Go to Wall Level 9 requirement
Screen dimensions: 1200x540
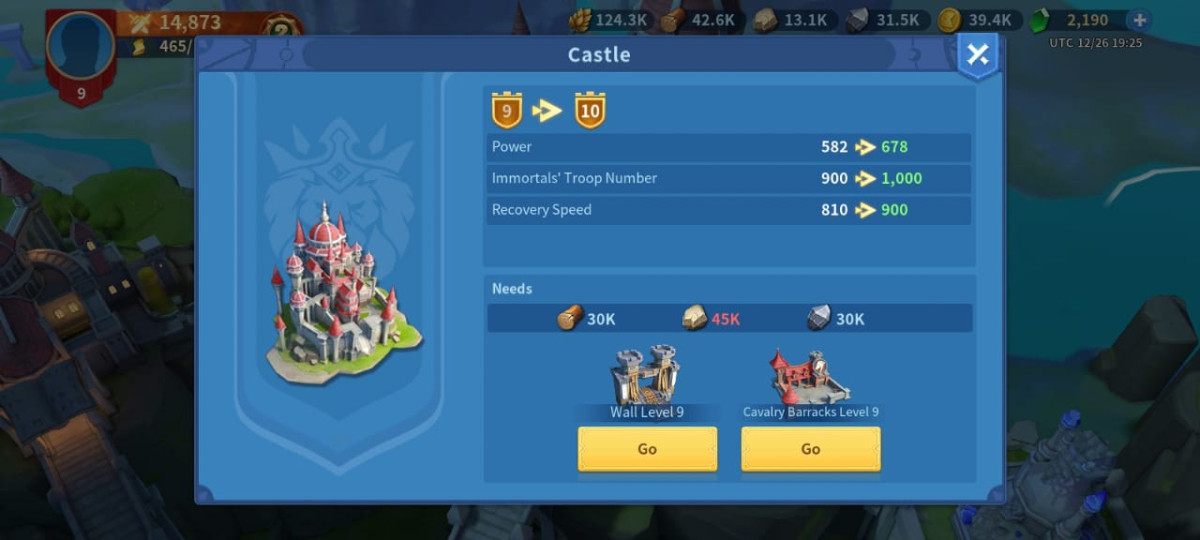647,449
